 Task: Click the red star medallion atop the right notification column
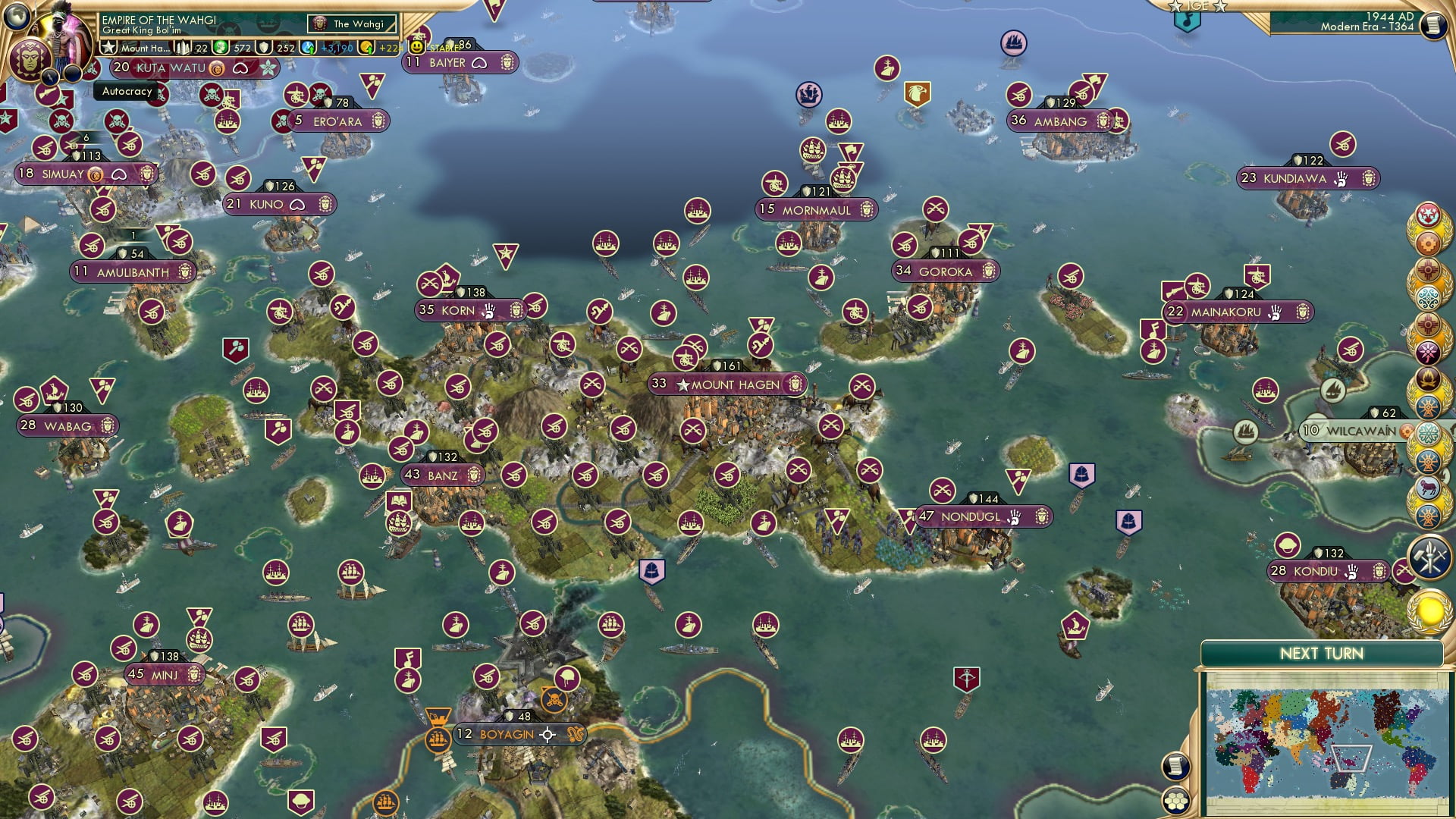point(1429,214)
